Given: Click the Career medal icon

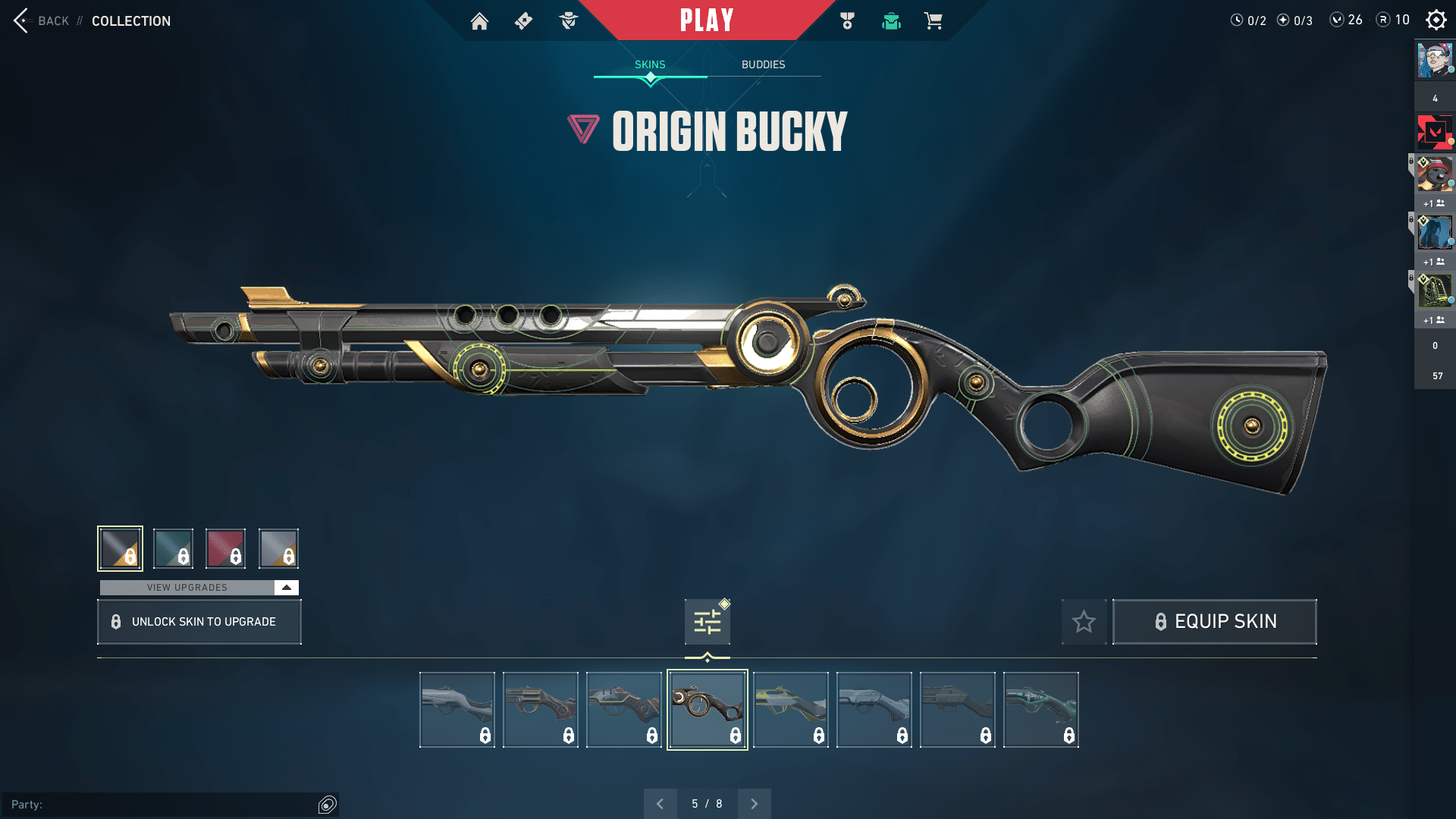Looking at the screenshot, I should pos(847,21).
